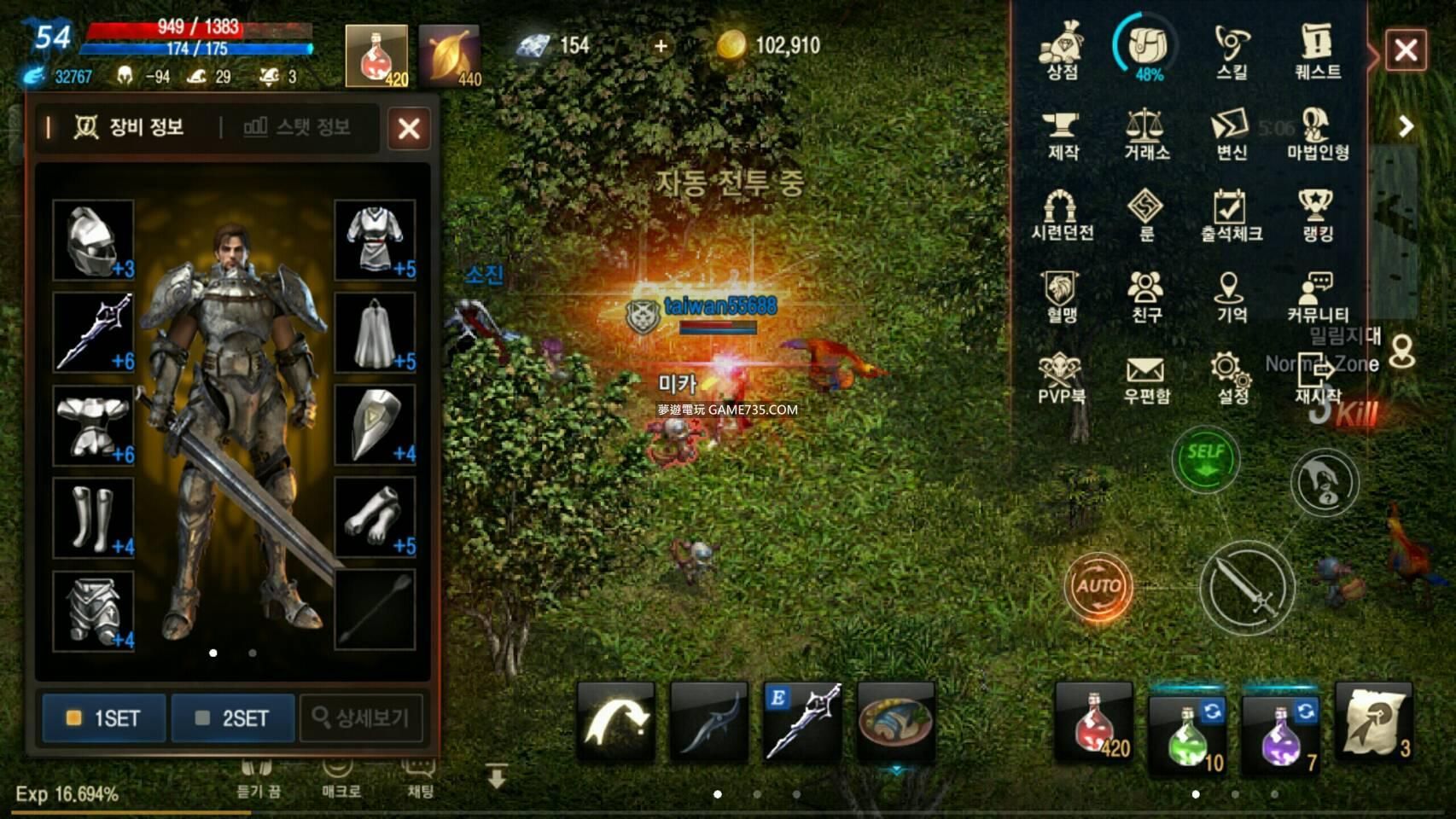Viewport: 1456px width, 819px height.
Task: Use the green potion hotbar slot
Action: 1187,732
